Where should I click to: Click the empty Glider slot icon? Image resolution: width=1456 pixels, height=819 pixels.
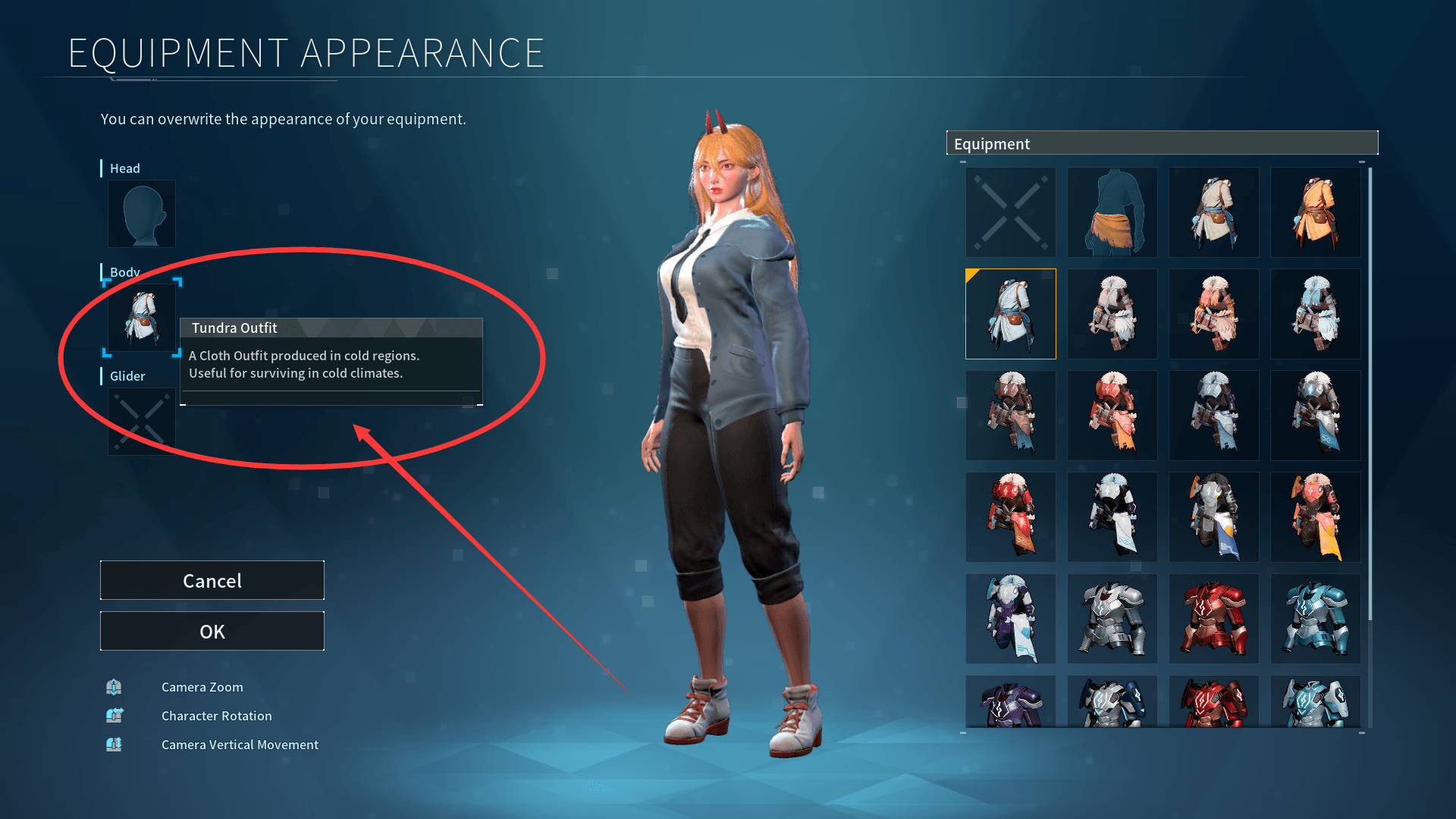tap(141, 421)
